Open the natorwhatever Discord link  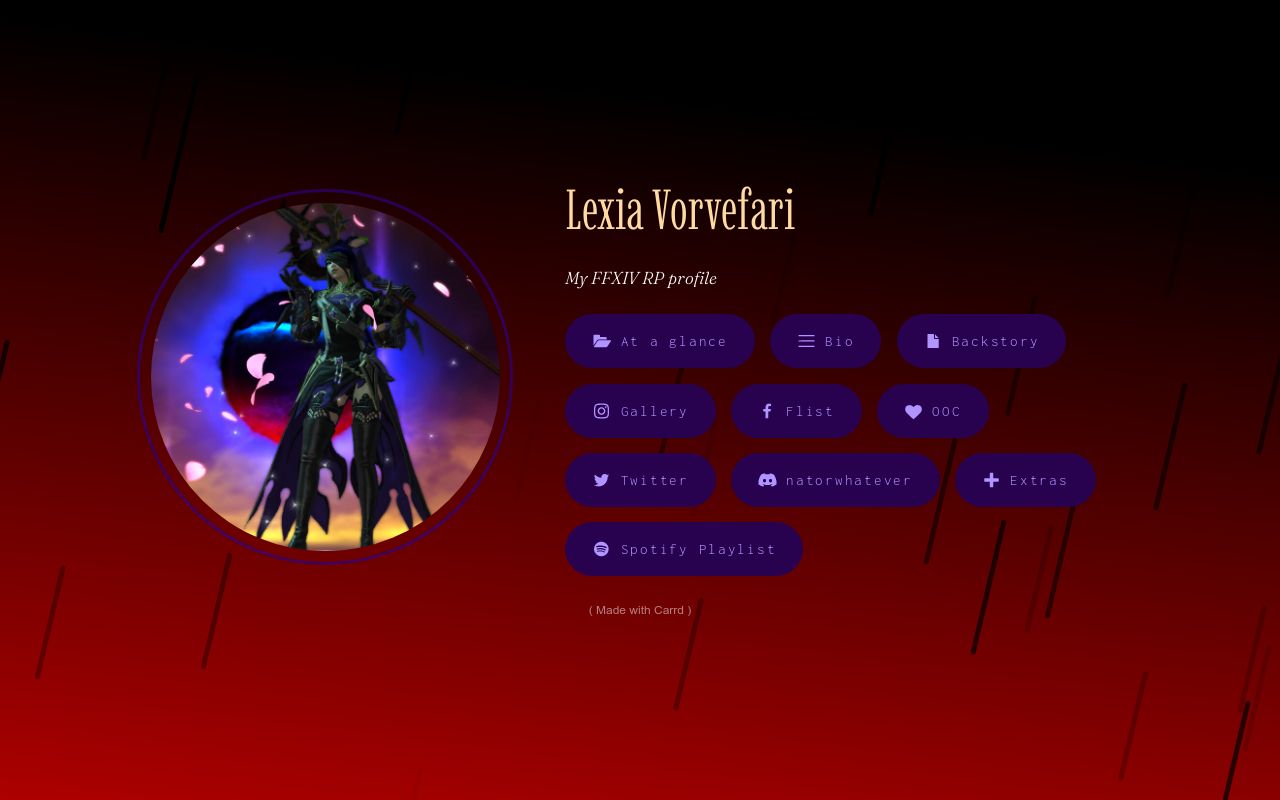point(835,480)
